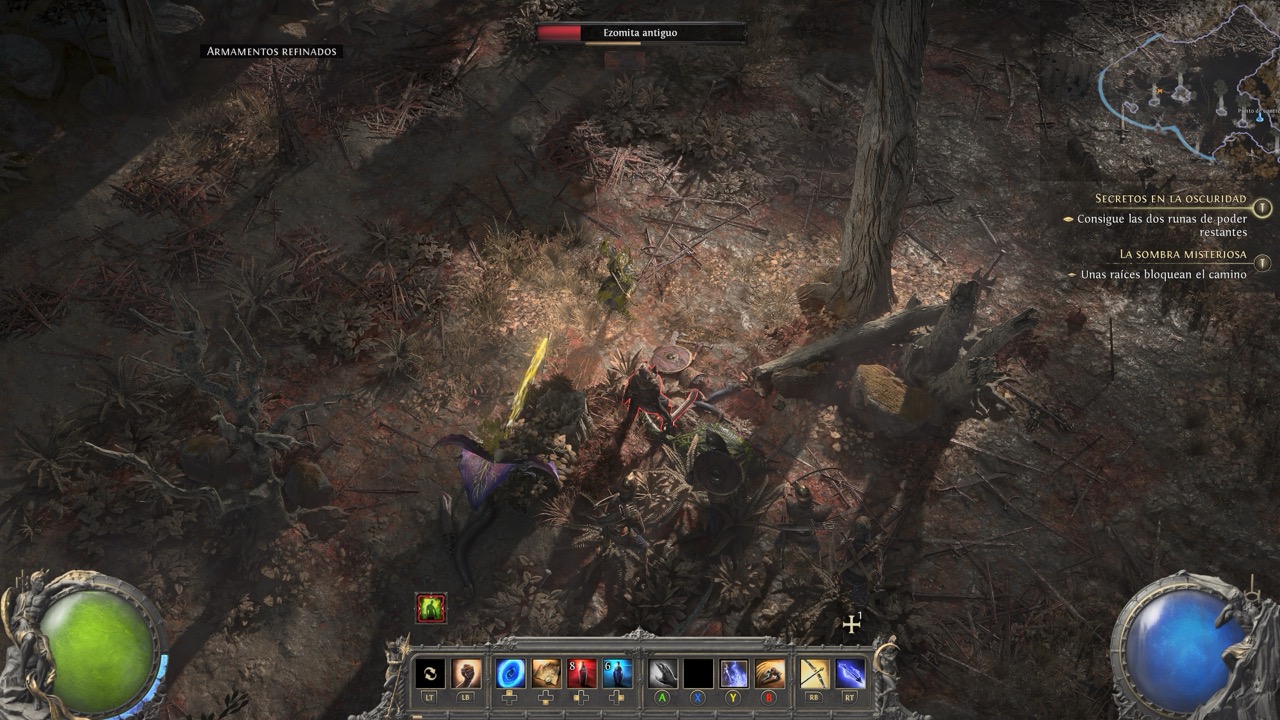Select the La sombra misteriosa quest
The image size is (1280, 720).
coord(1182,254)
